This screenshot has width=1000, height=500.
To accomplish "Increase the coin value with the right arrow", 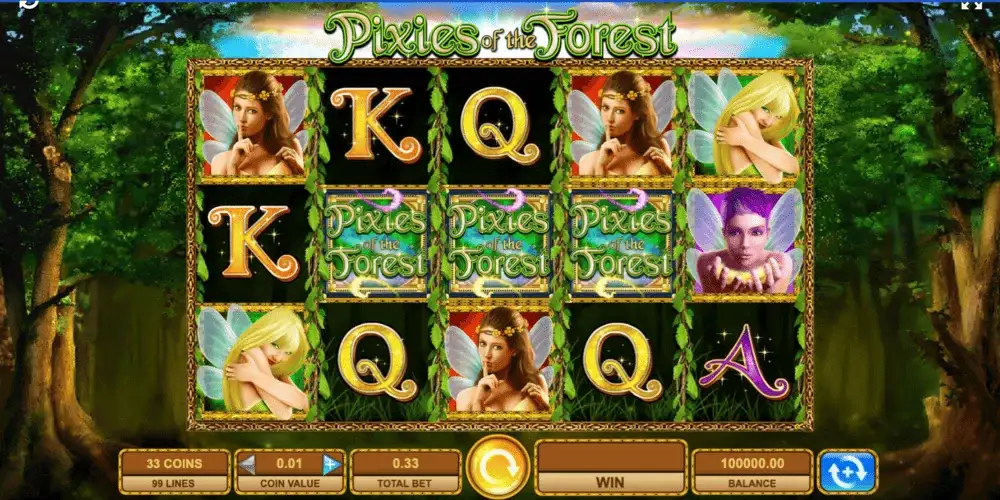I will pyautogui.click(x=332, y=464).
